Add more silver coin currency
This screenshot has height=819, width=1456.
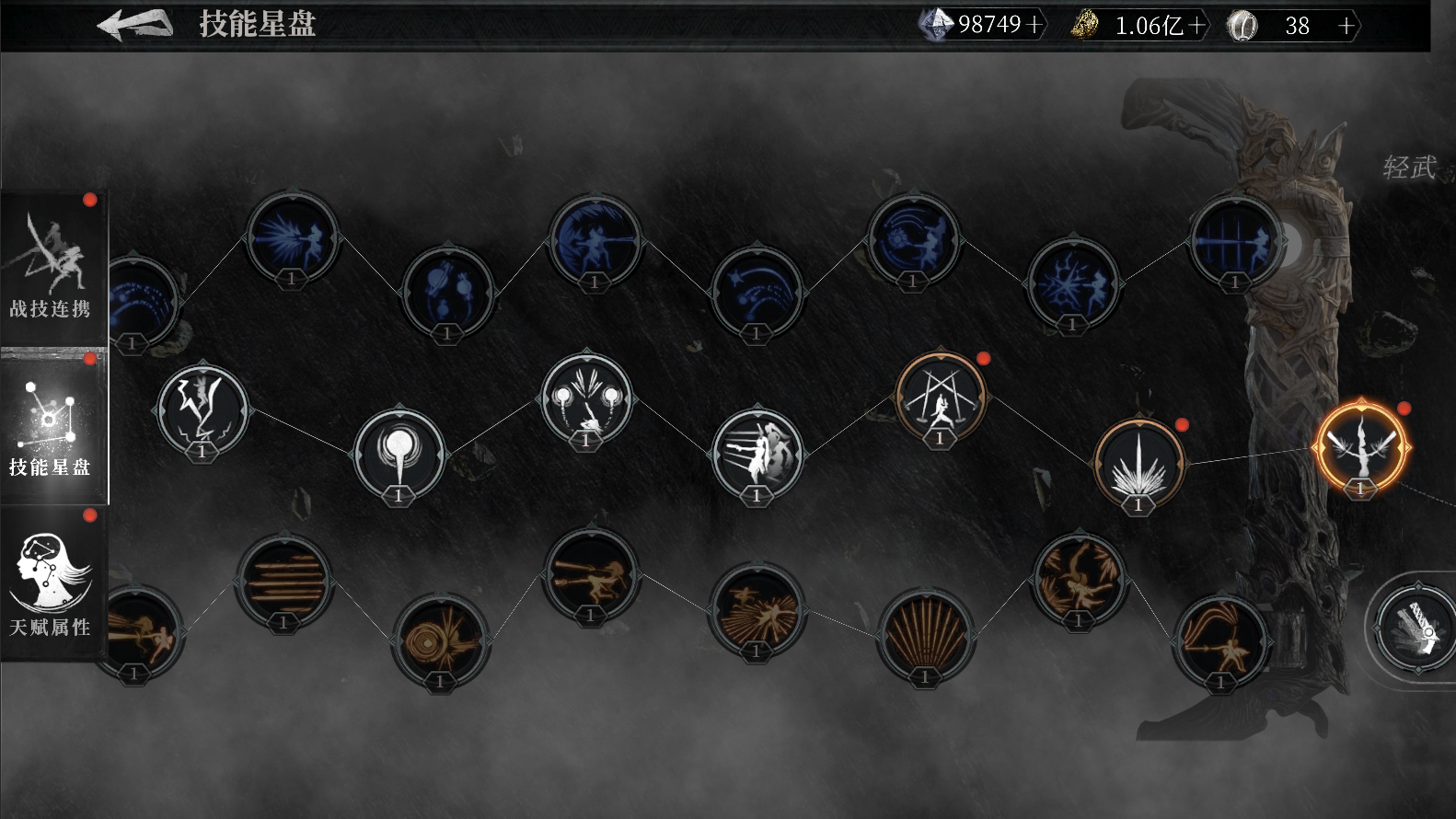click(1346, 26)
